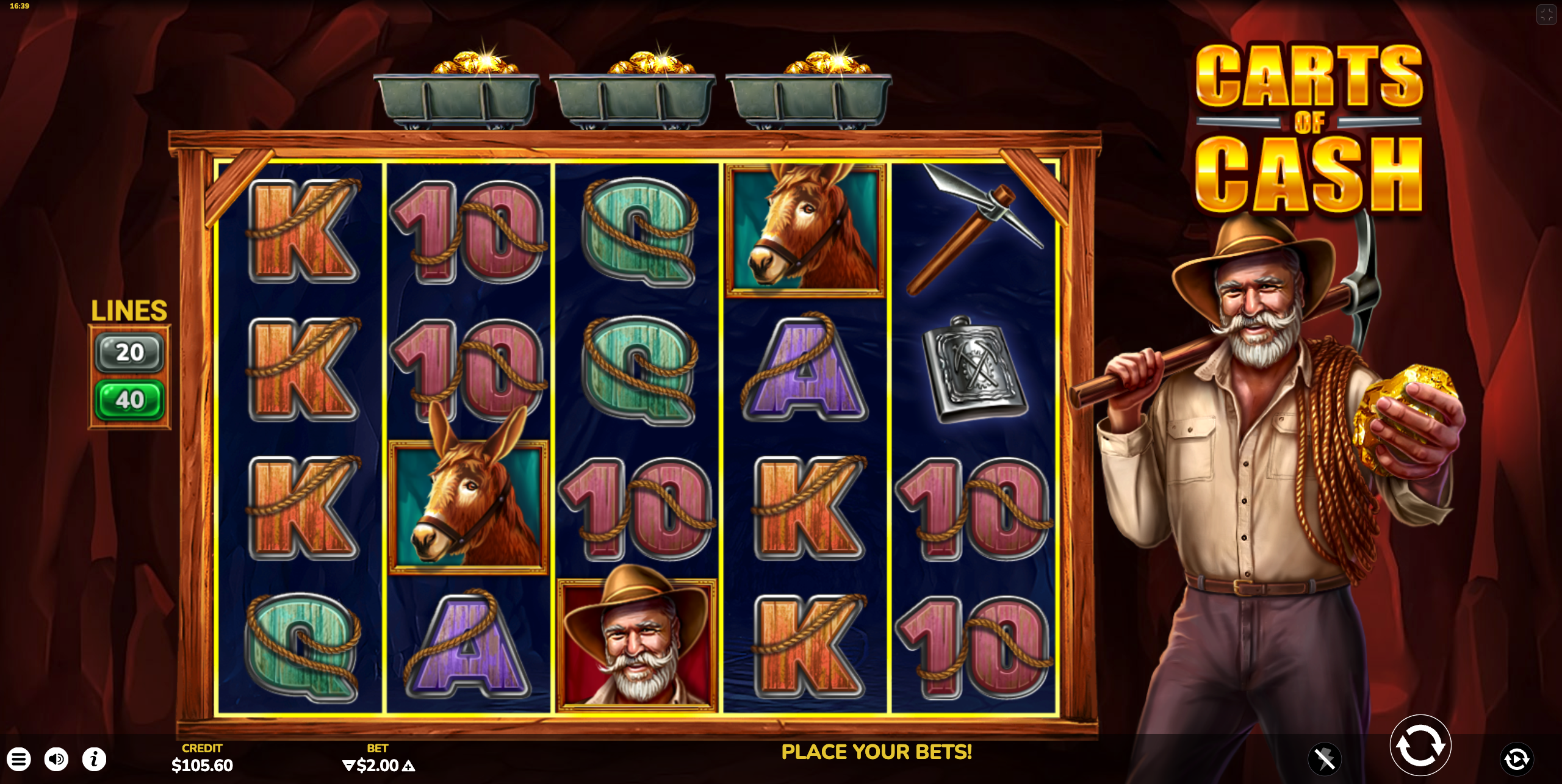The height and width of the screenshot is (784, 1562).
Task: Spin the reels
Action: pyautogui.click(x=1420, y=746)
